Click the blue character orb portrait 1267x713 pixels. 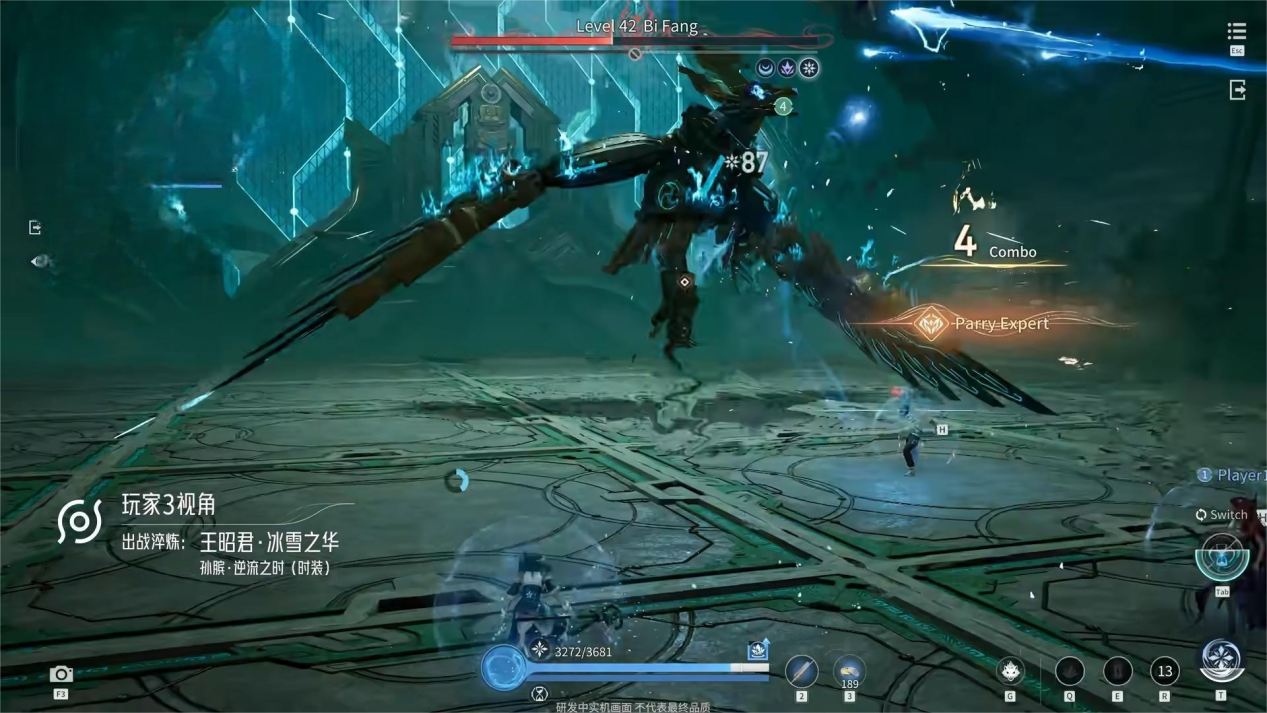[x=503, y=667]
